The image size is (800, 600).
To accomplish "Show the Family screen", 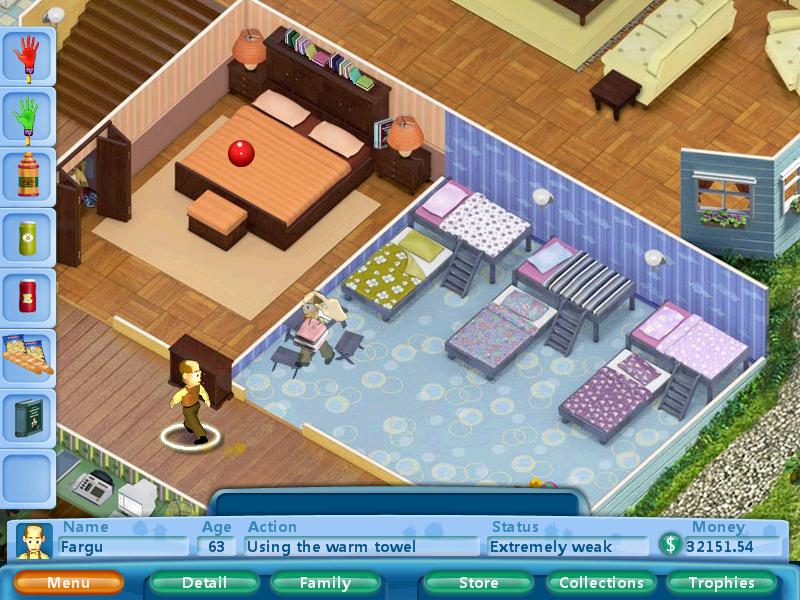I will pyautogui.click(x=325, y=583).
